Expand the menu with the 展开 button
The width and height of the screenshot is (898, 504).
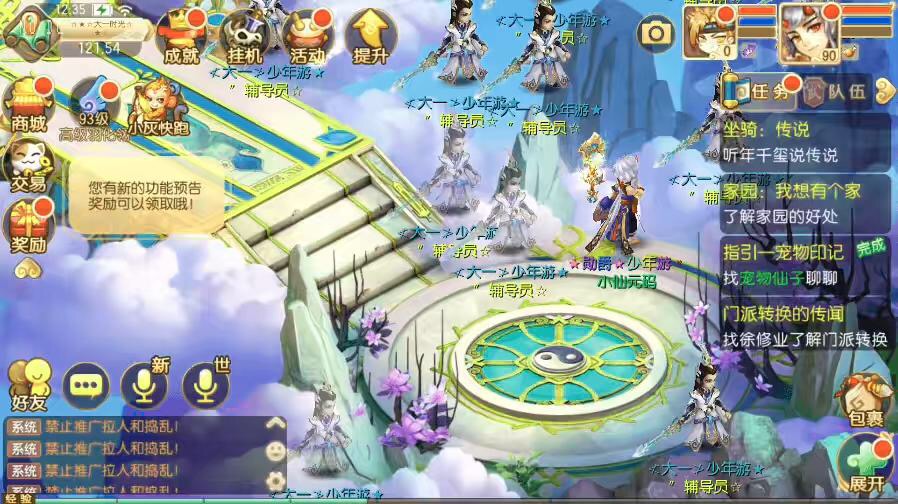[x=864, y=465]
